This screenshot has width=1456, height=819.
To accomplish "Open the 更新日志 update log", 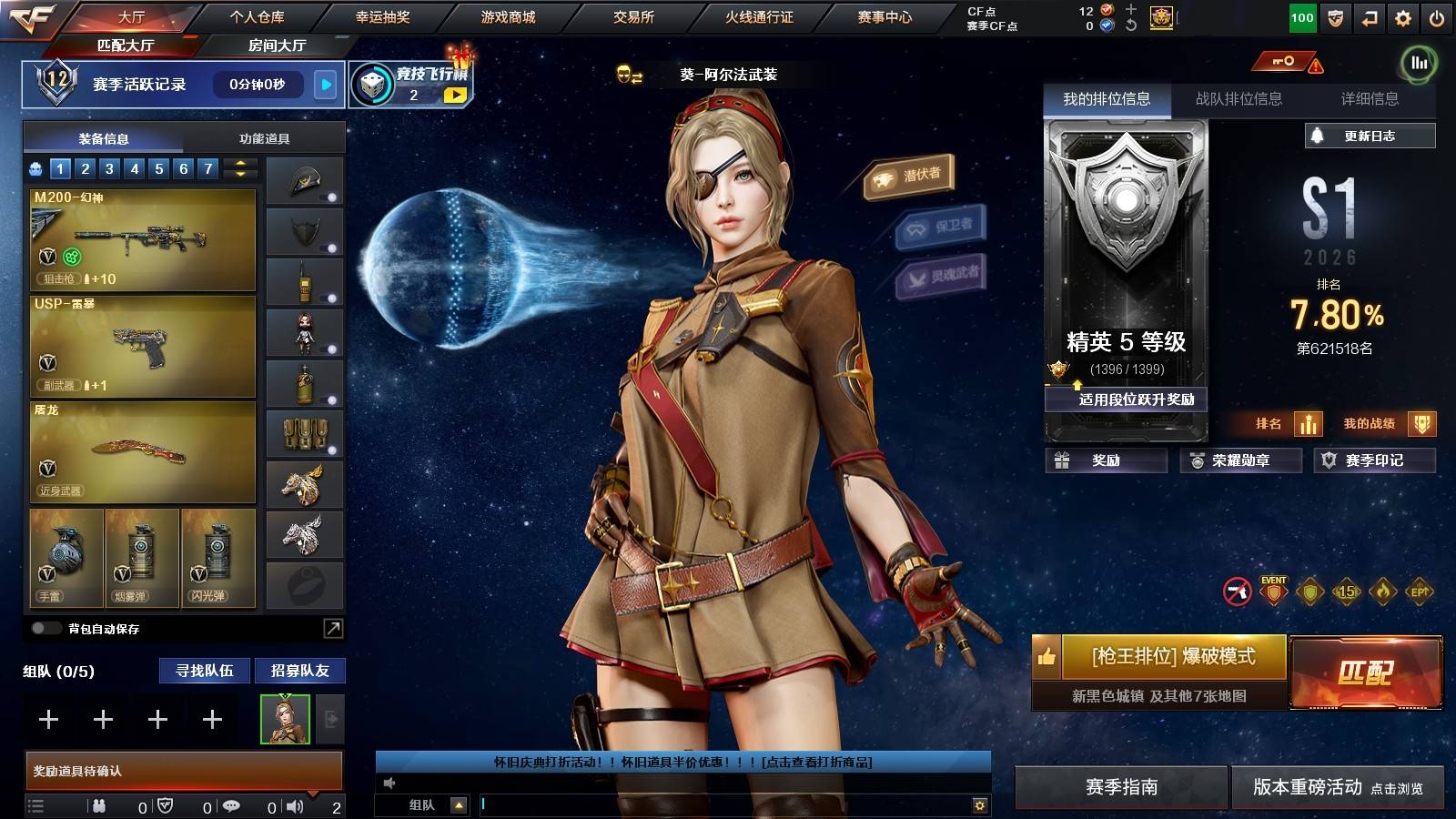I will tap(1370, 136).
